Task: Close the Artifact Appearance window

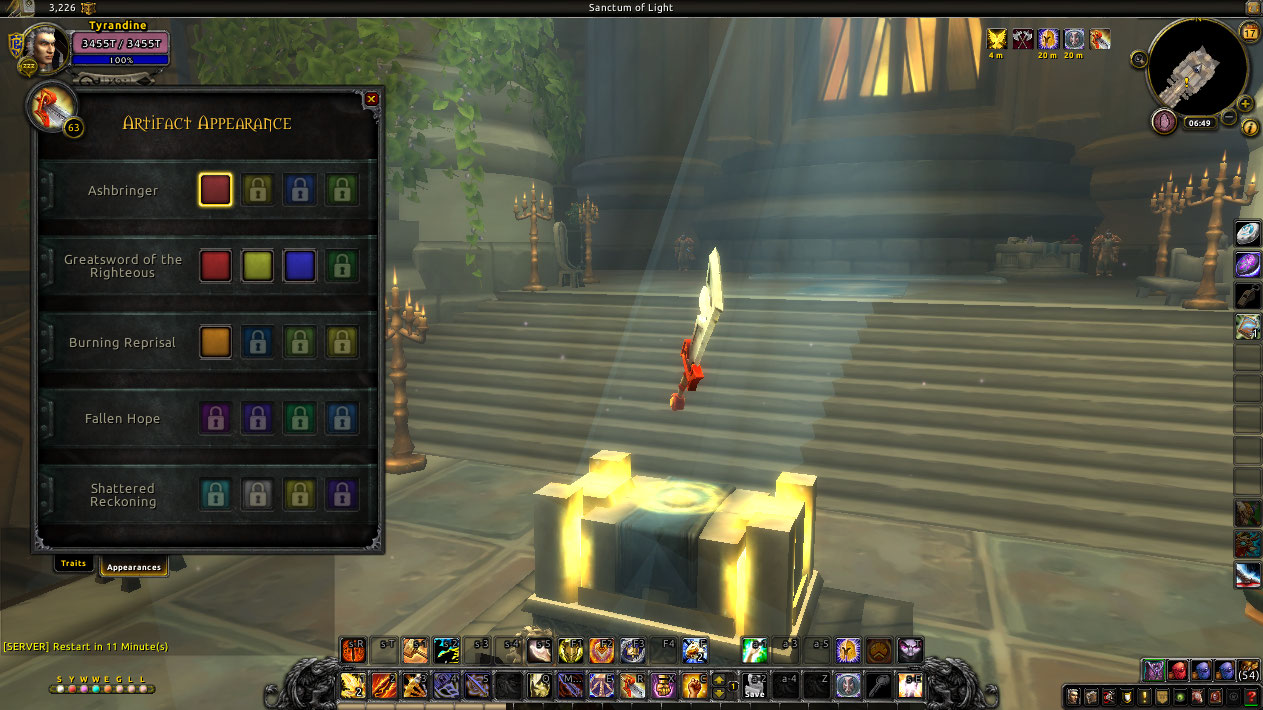Action: 372,99
